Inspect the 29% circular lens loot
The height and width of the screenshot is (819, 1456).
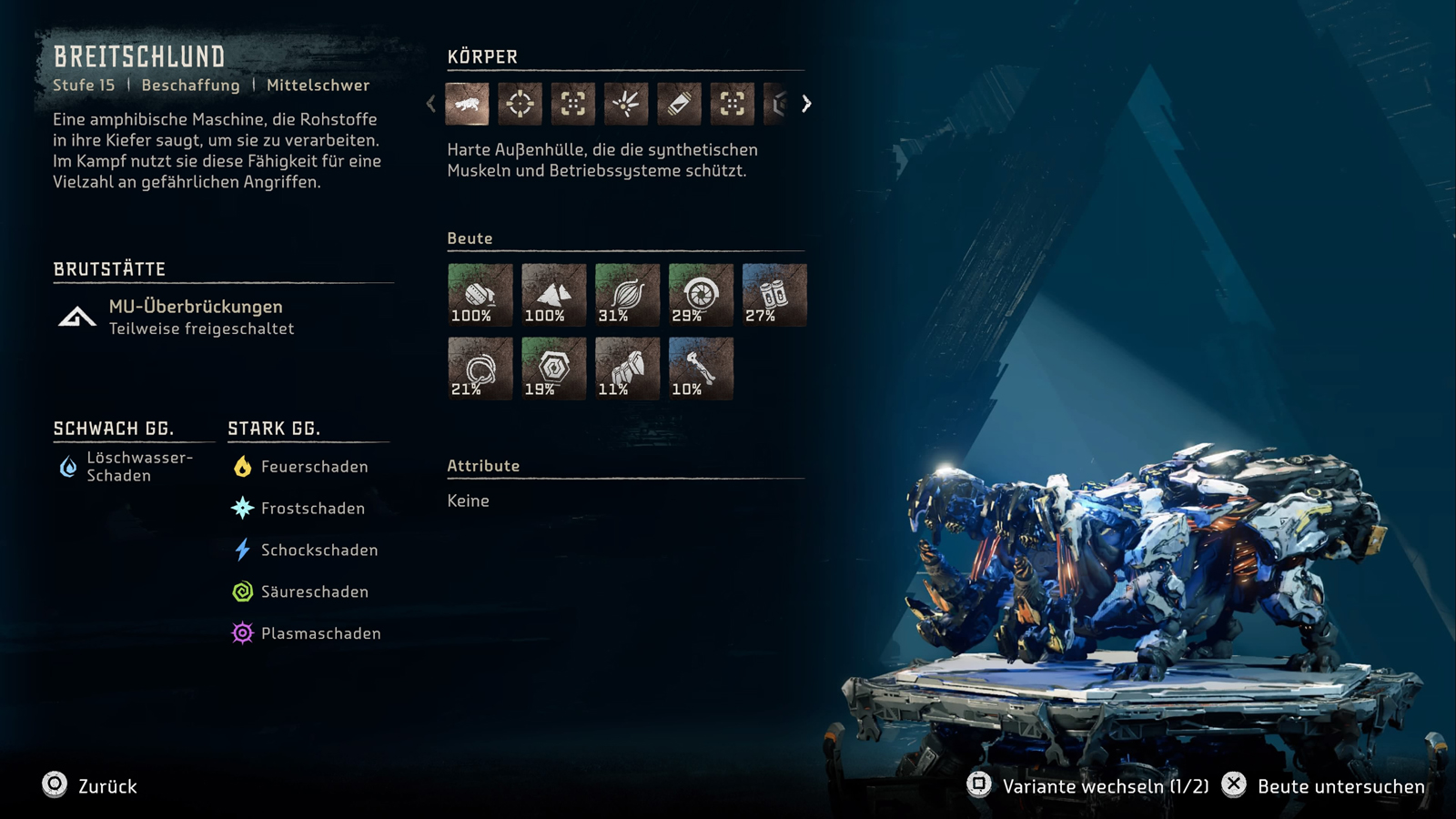[x=701, y=295]
